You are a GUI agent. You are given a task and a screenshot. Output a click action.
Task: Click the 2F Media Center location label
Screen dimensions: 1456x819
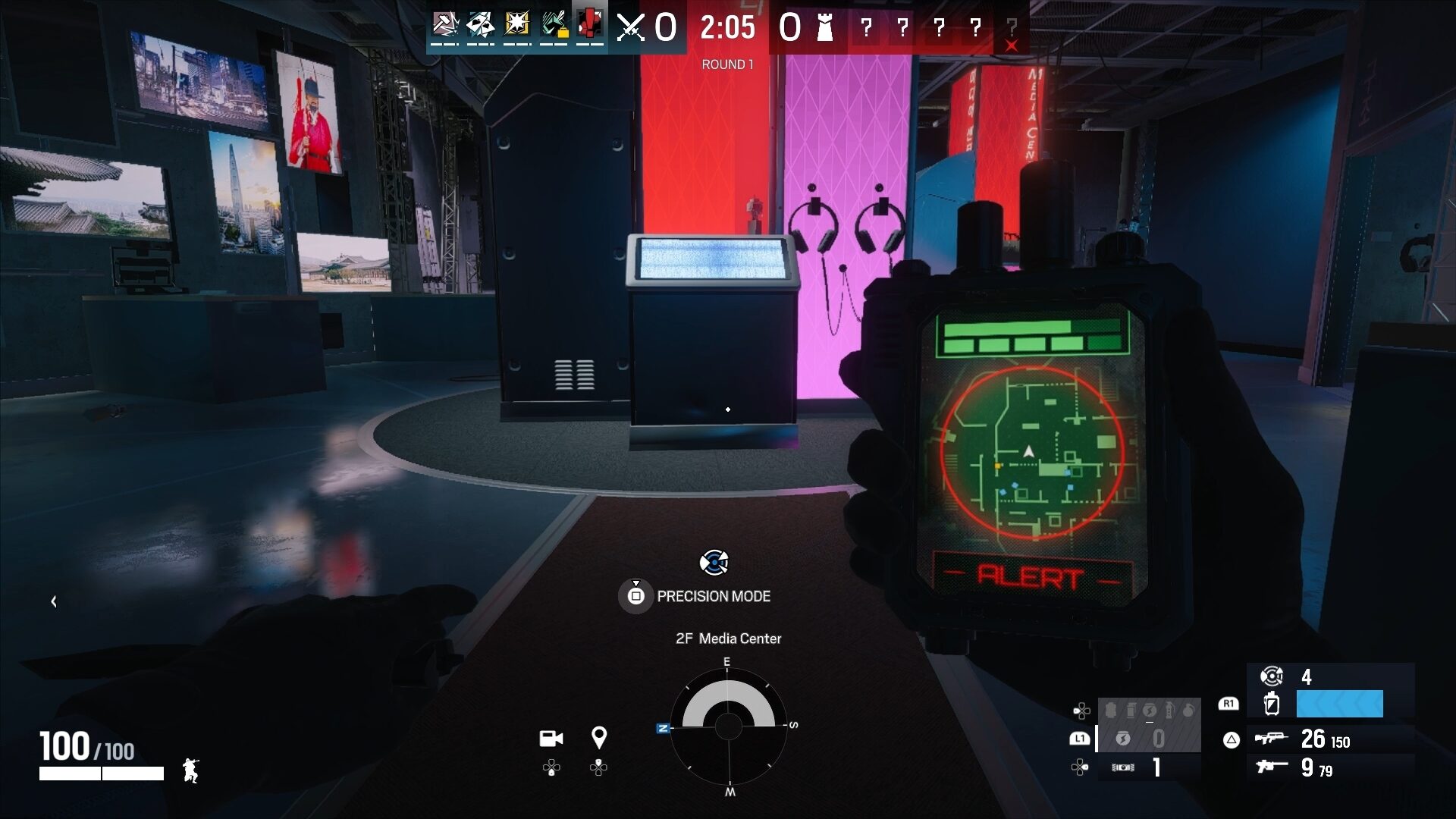pyautogui.click(x=728, y=639)
